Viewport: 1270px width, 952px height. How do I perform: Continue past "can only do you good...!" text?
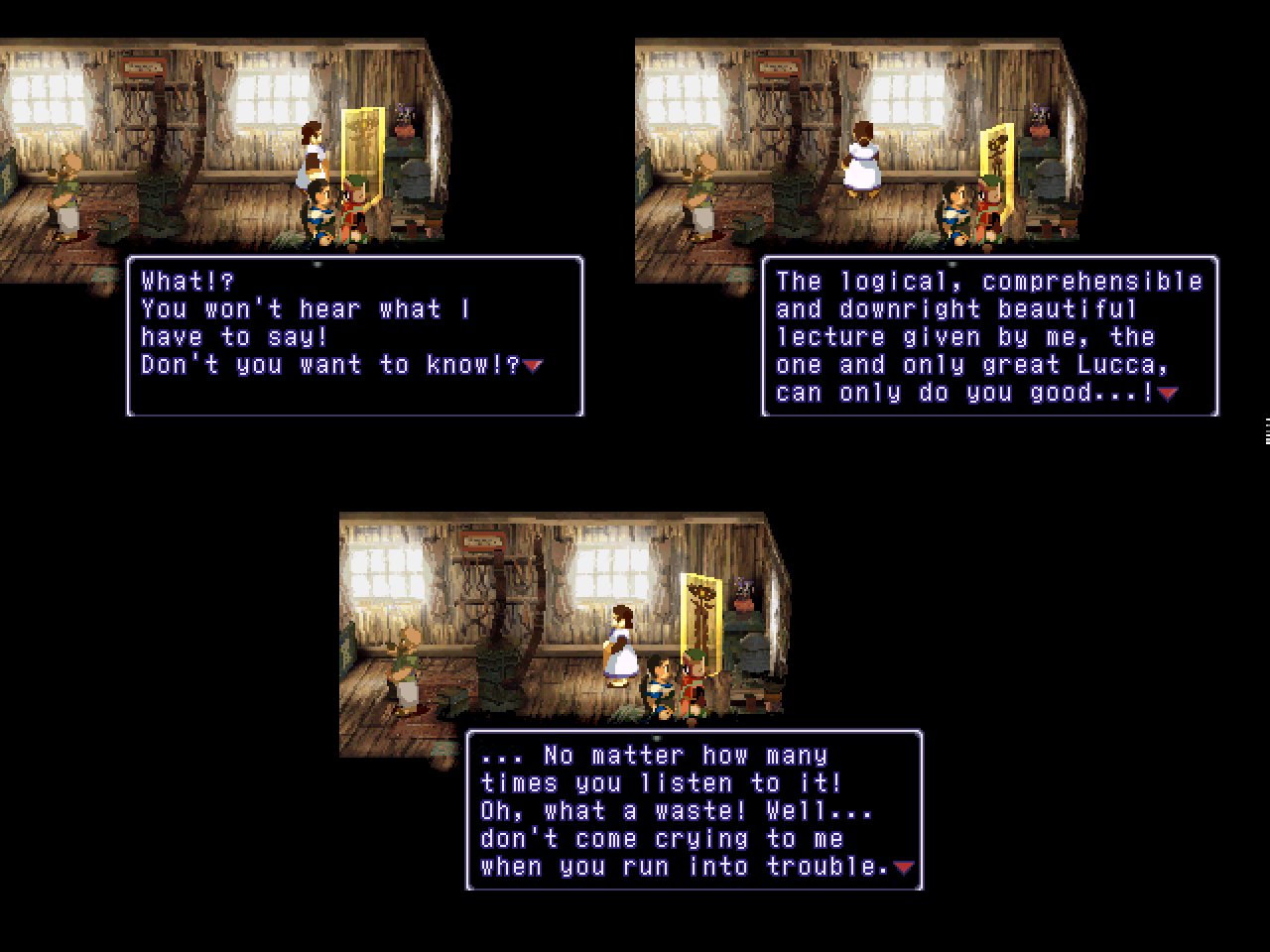click(x=1168, y=394)
